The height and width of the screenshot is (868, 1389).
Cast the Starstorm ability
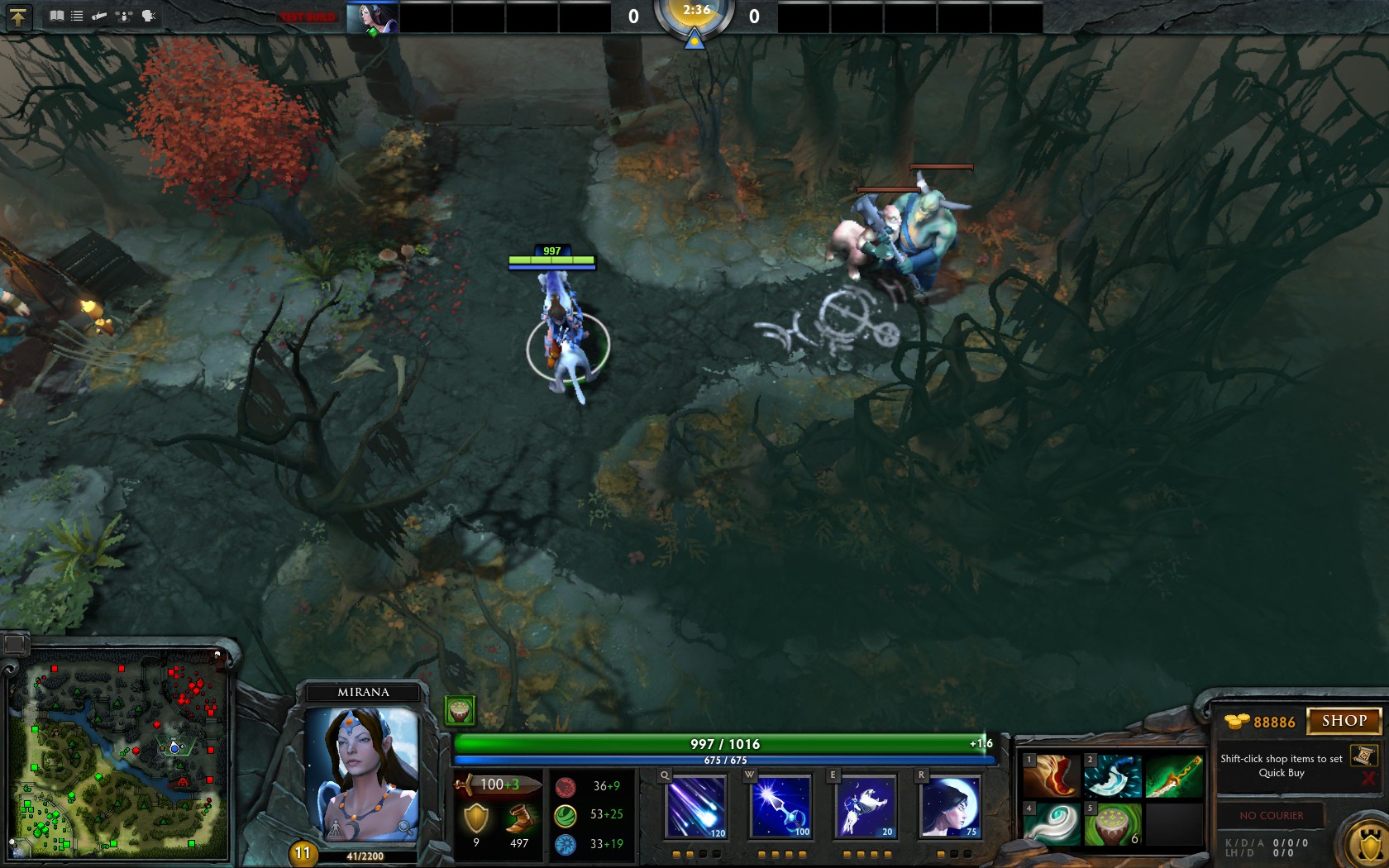pyautogui.click(x=696, y=806)
